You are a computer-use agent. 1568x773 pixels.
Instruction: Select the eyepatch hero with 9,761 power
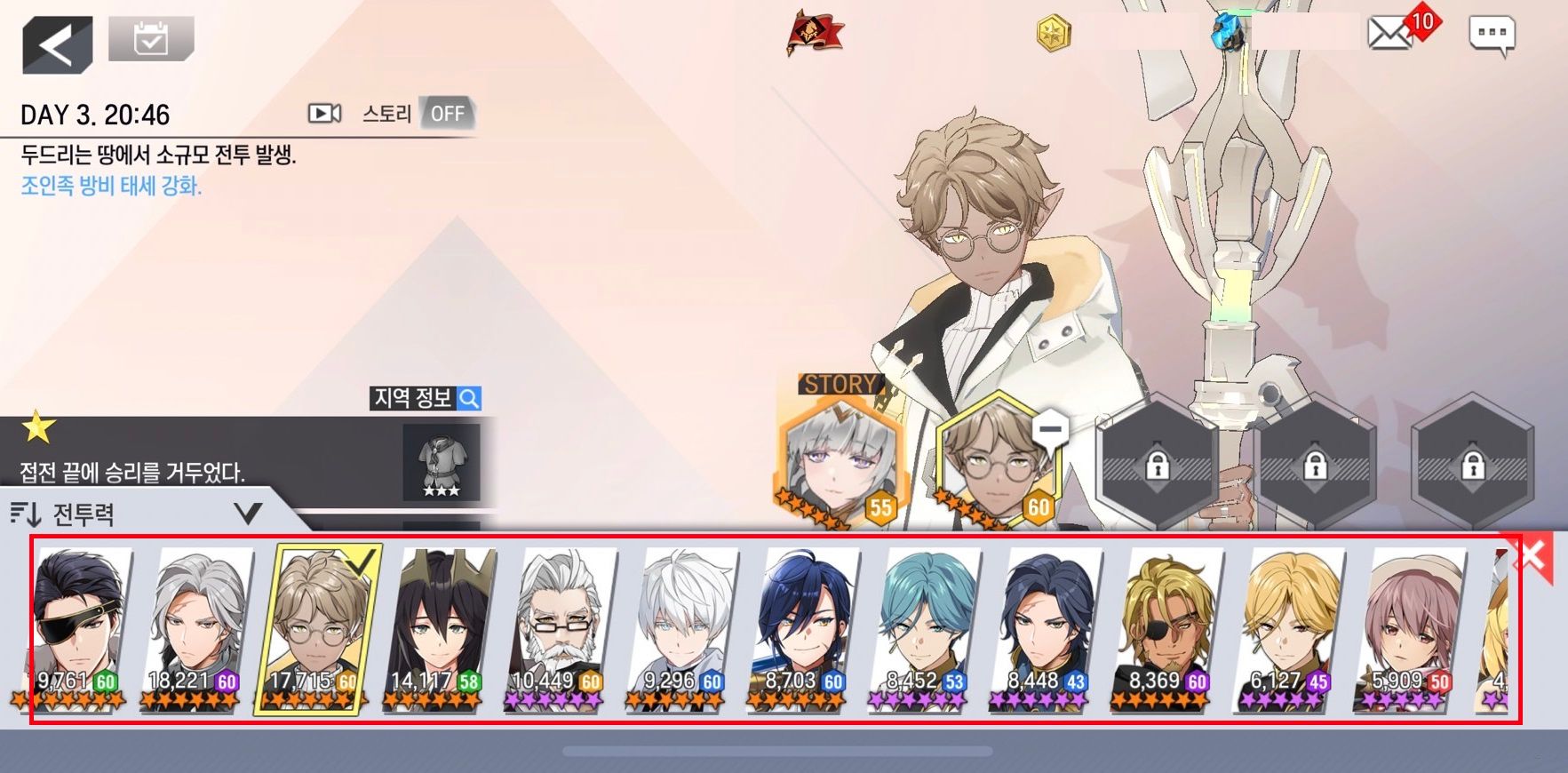(x=78, y=627)
